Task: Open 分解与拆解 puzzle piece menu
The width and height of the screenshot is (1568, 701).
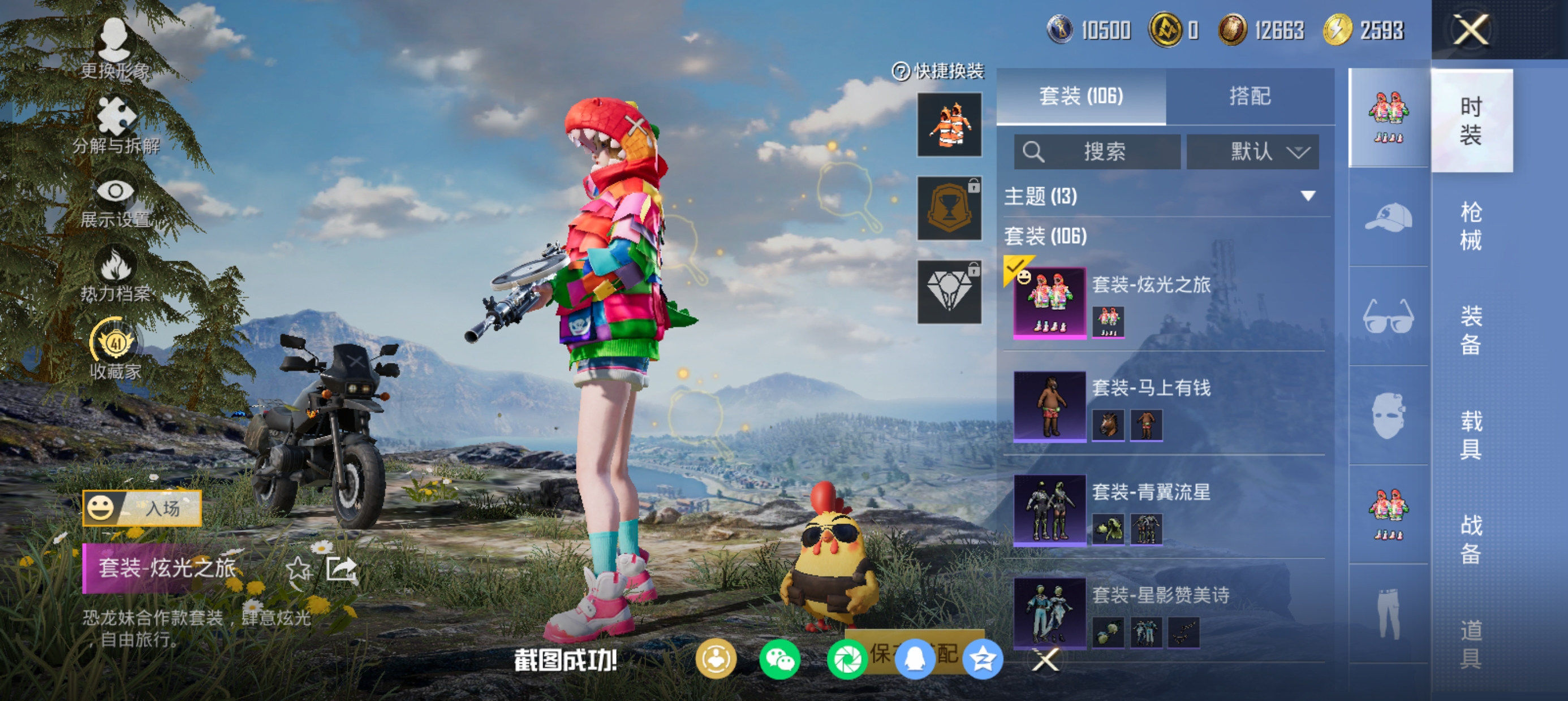Action: pos(115,125)
